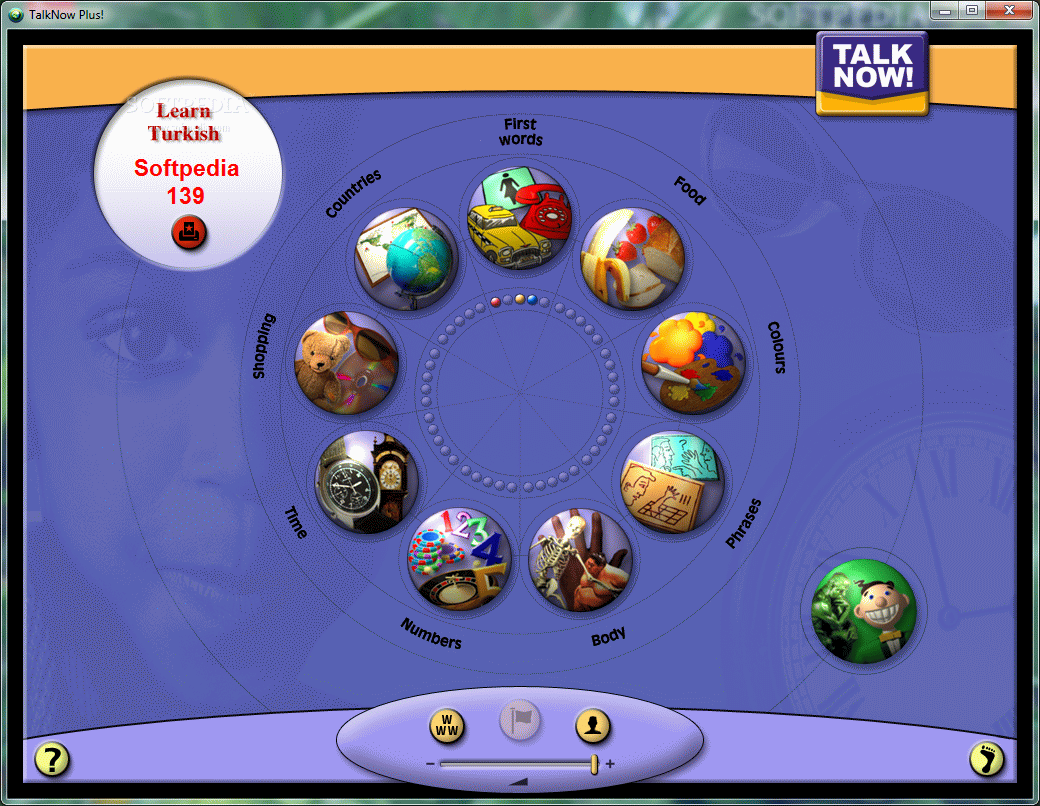Choose the Time clocks topic
The image size is (1040, 806).
pyautogui.click(x=365, y=482)
